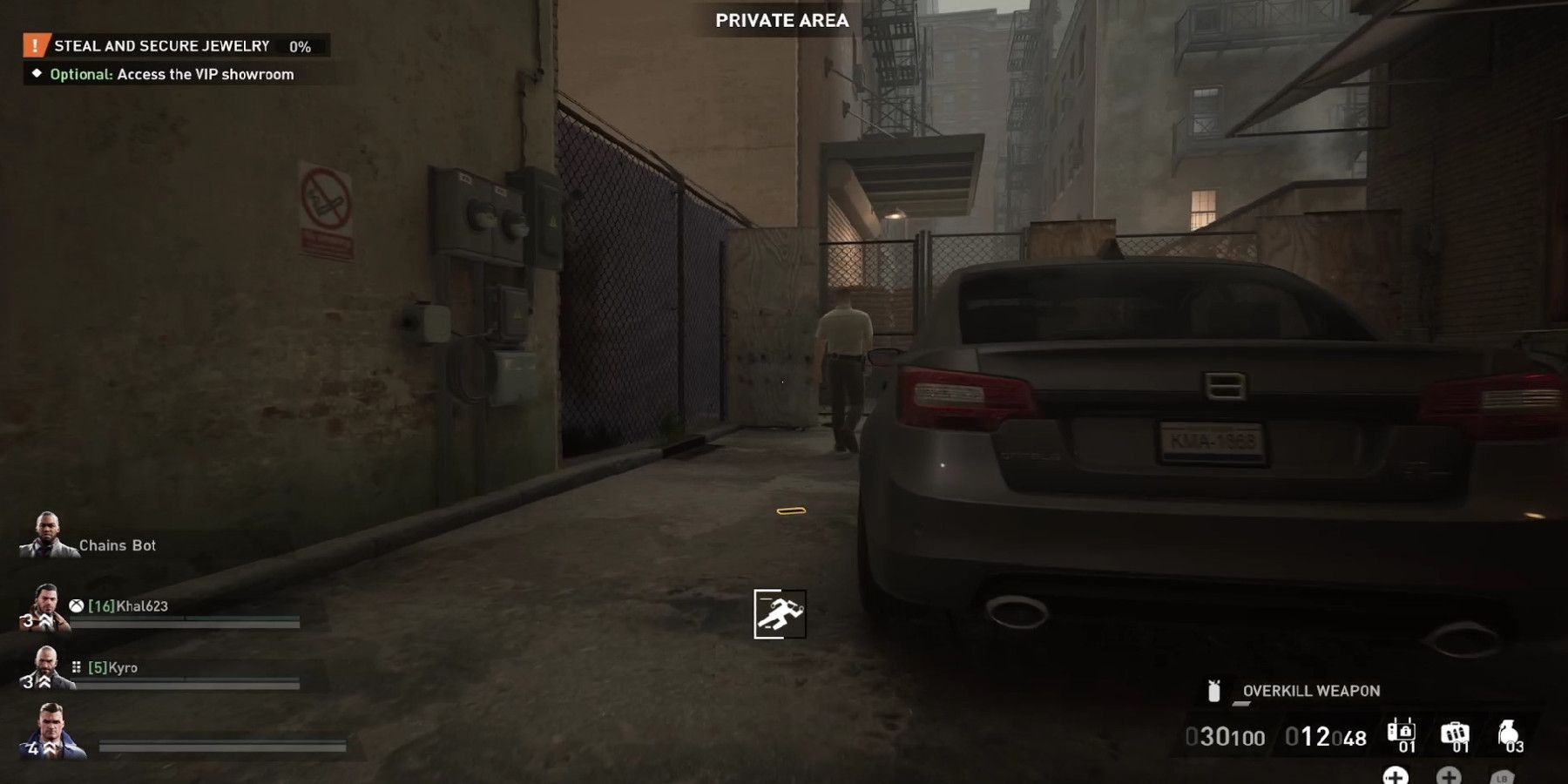
Task: Toggle the right armor plus icon at bottom
Action: pos(1449,779)
